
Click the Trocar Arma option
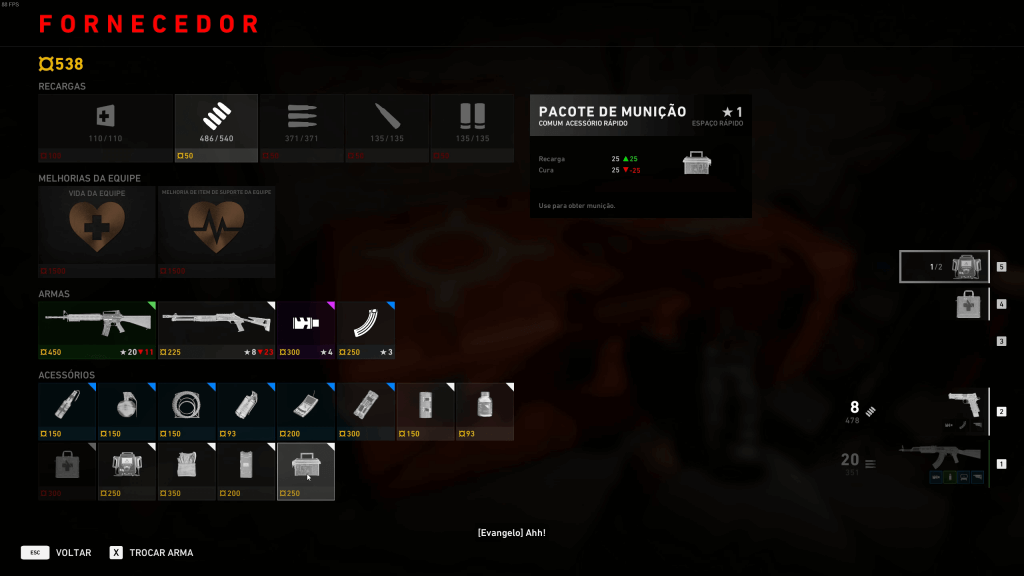pos(160,552)
